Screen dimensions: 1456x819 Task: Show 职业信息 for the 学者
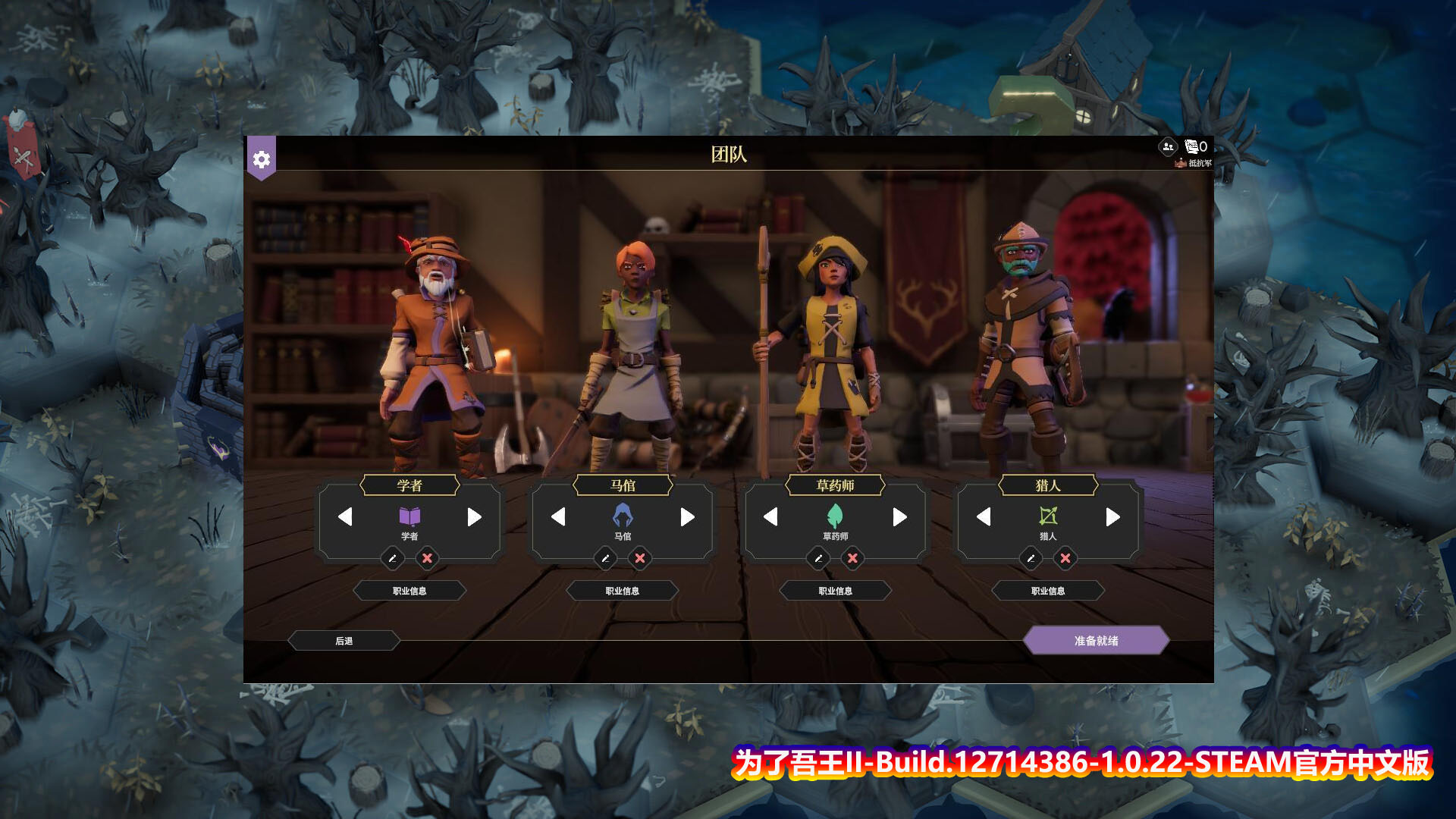[409, 591]
